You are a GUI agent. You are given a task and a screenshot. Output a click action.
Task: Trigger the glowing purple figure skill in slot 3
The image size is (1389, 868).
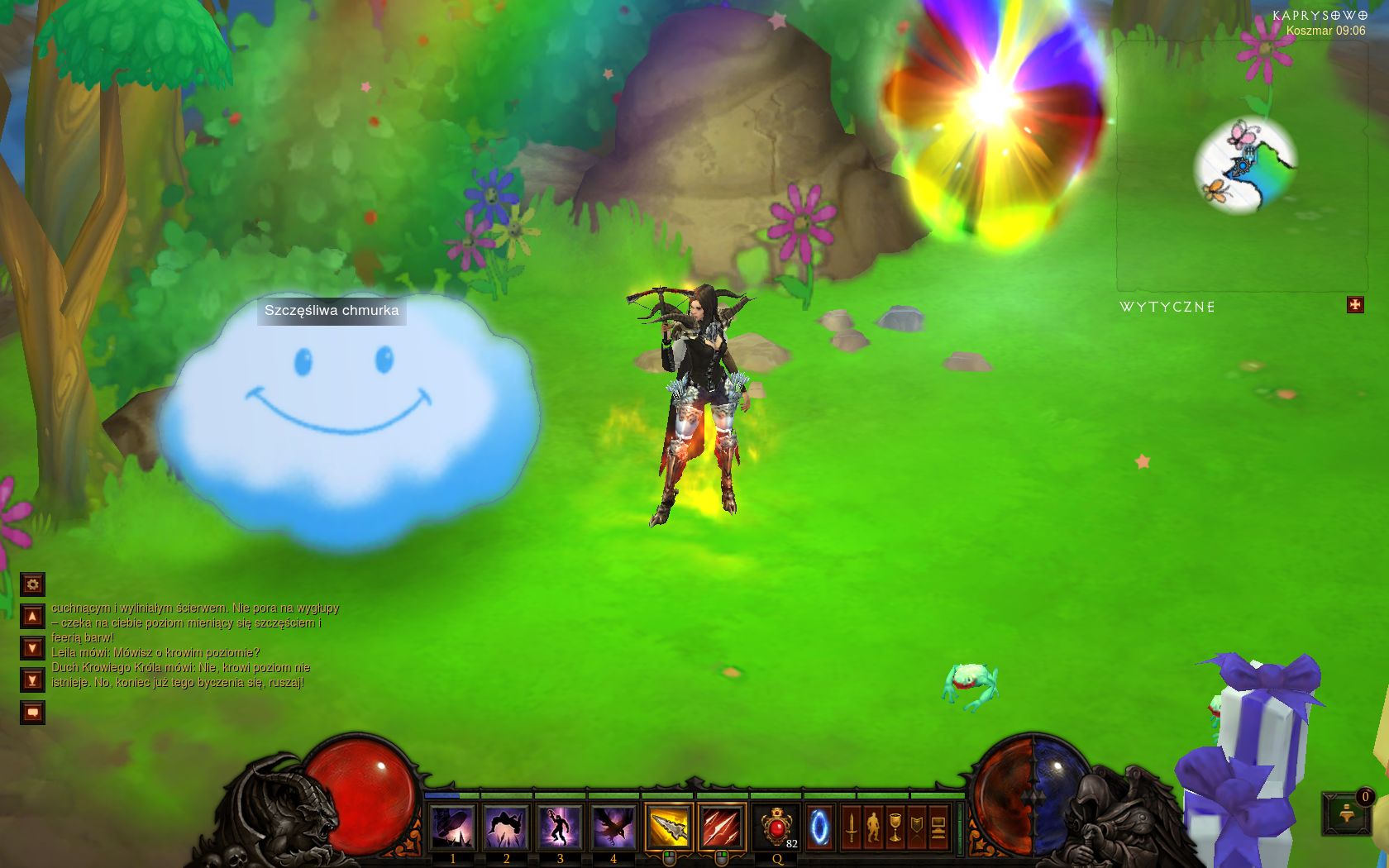coord(560,827)
